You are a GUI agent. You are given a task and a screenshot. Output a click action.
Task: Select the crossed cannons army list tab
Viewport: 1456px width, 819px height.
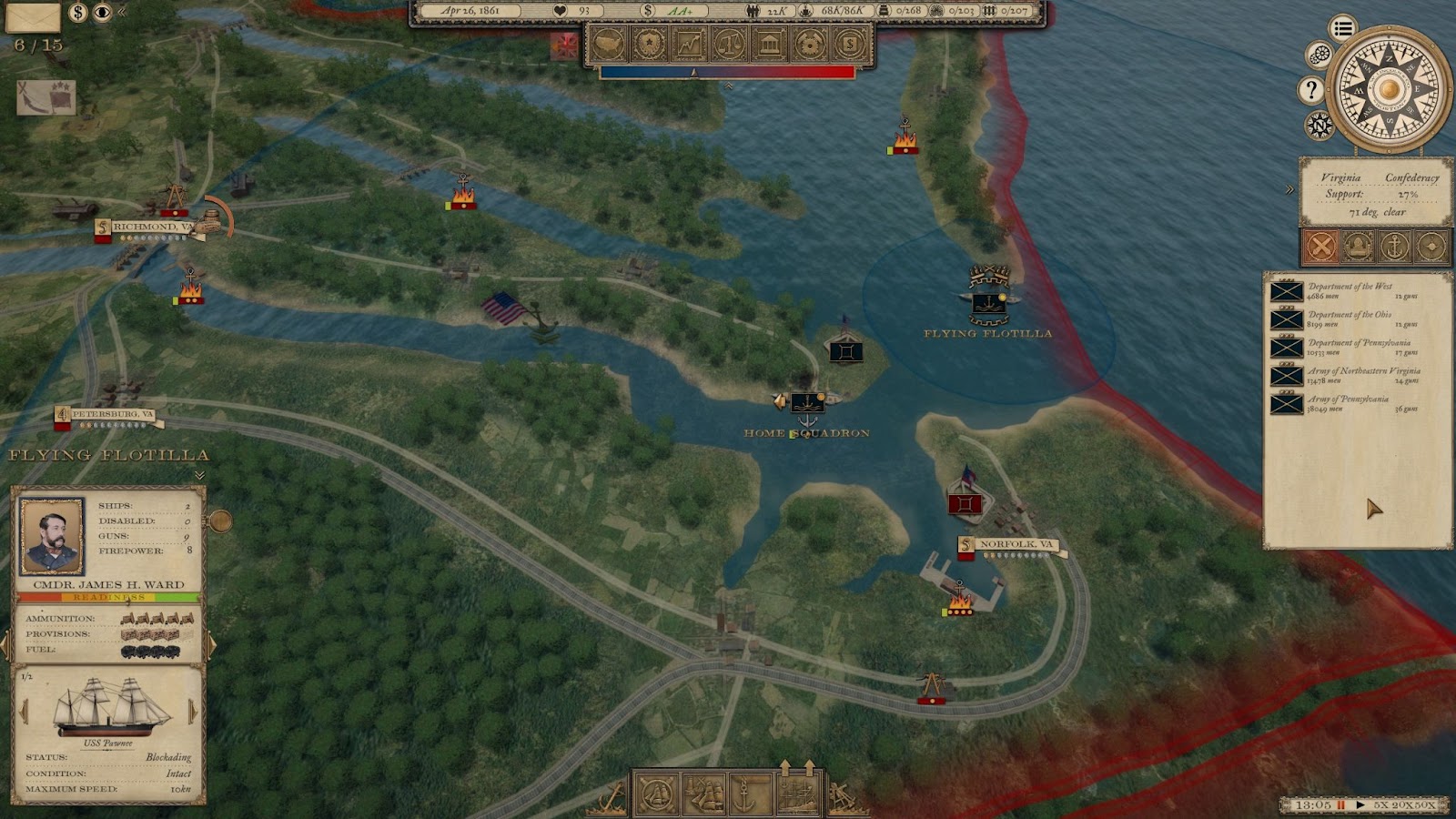1320,246
